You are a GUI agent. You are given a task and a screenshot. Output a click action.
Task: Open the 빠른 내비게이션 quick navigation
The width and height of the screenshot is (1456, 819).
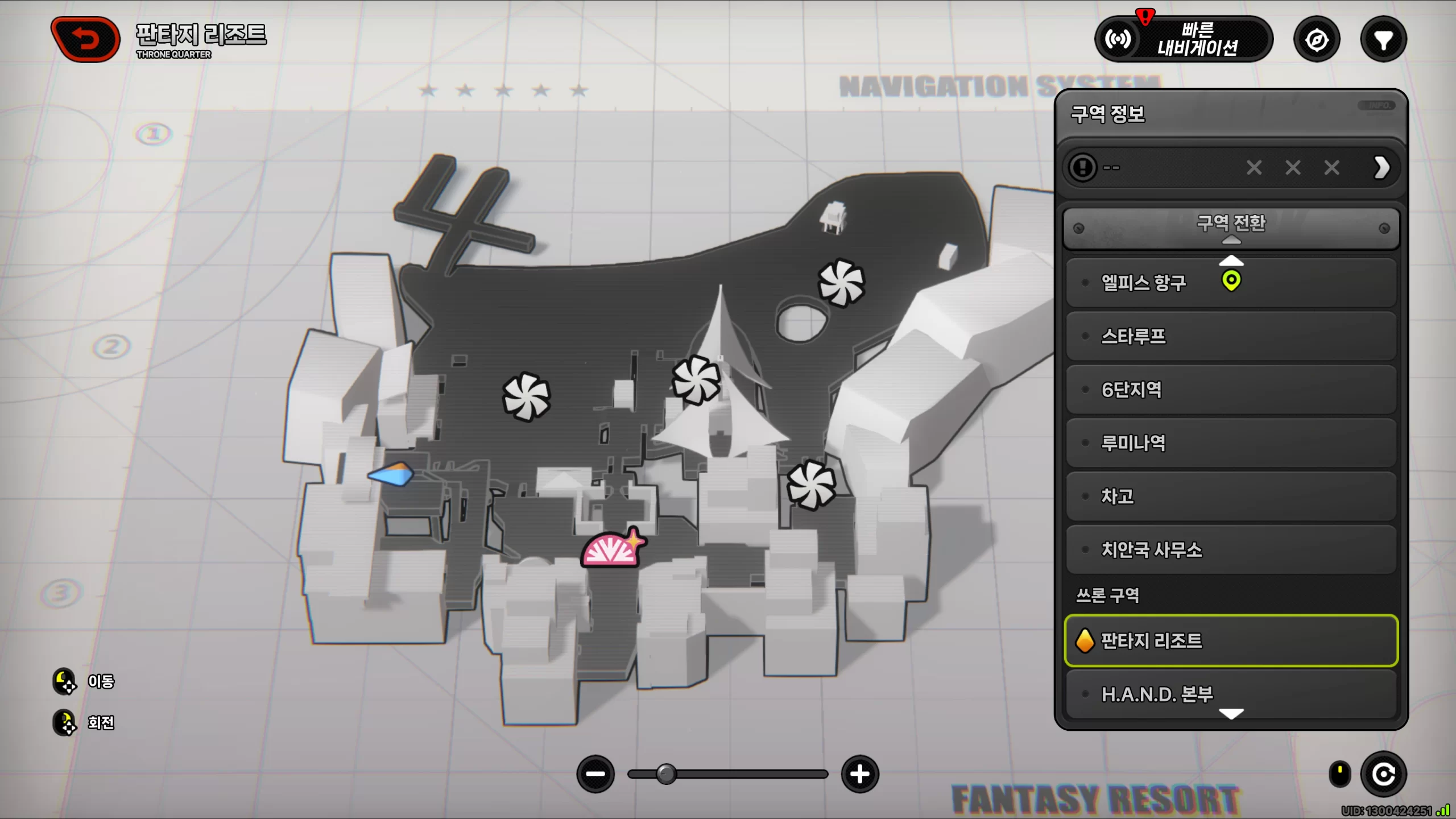tap(1184, 39)
